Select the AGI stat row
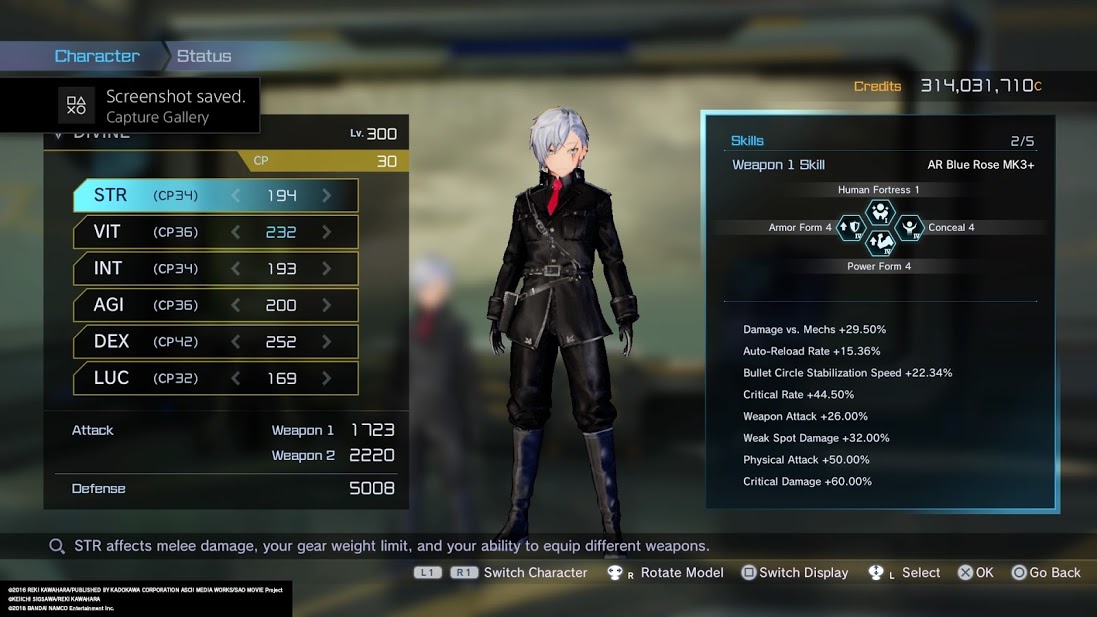Viewport: 1097px width, 617px height. coord(215,305)
